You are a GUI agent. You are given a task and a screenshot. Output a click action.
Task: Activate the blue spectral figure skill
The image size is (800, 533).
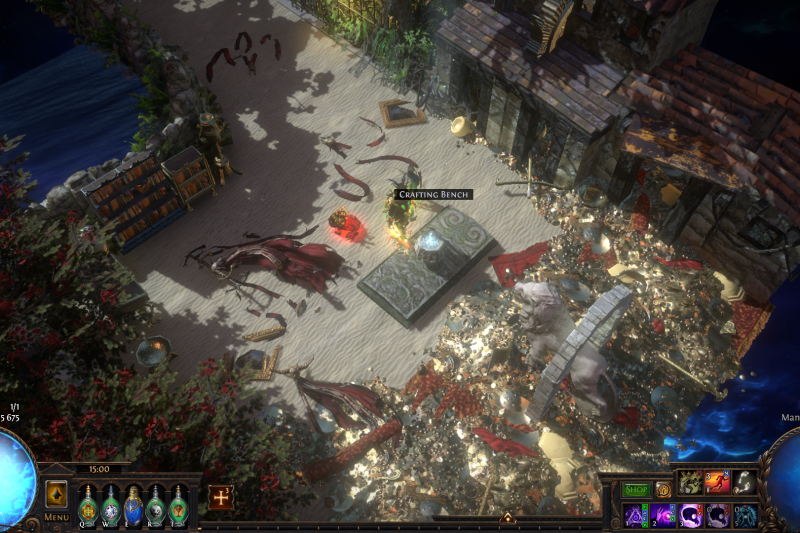tap(744, 515)
